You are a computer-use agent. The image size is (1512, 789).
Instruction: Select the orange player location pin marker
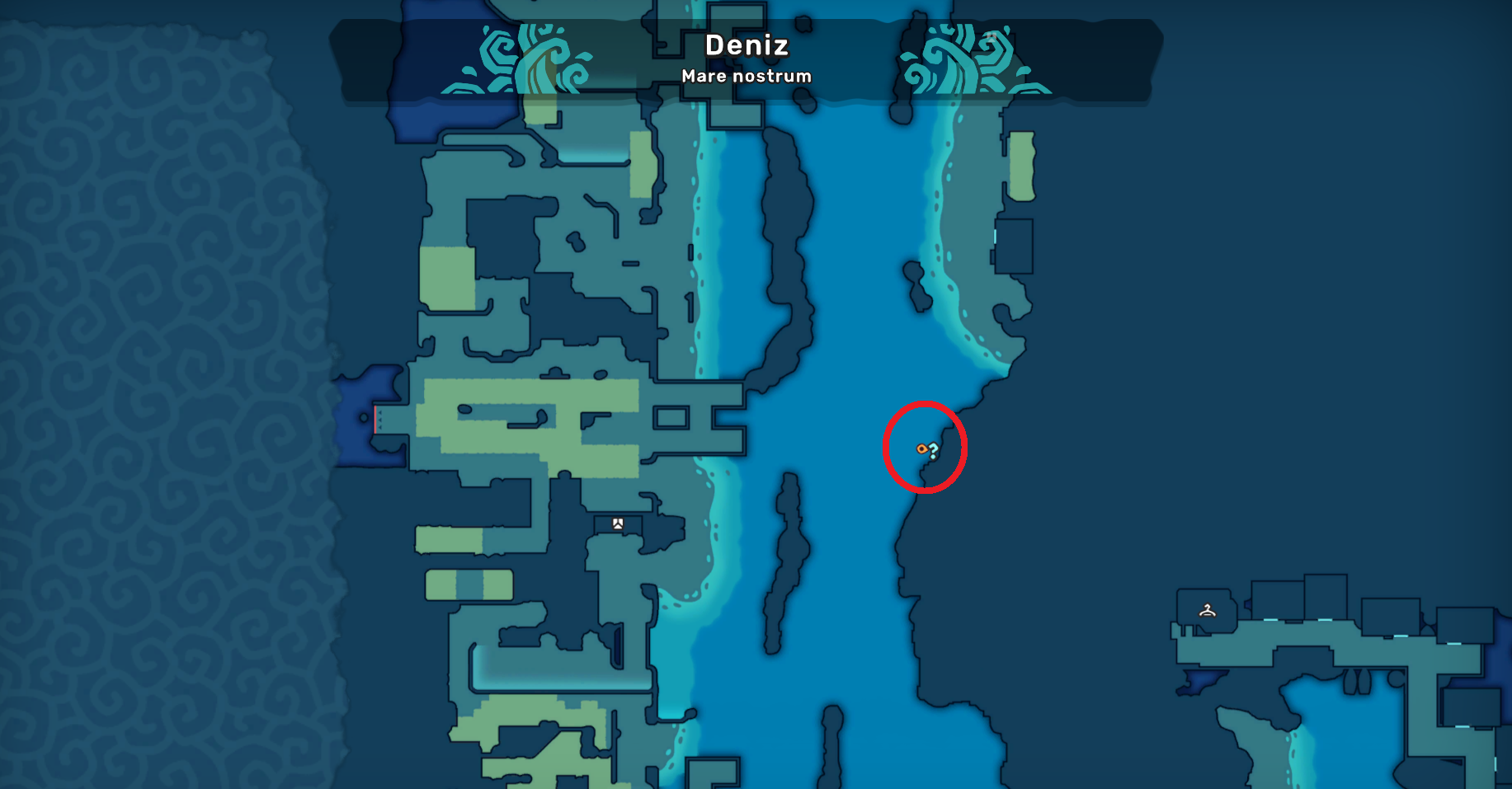point(922,449)
